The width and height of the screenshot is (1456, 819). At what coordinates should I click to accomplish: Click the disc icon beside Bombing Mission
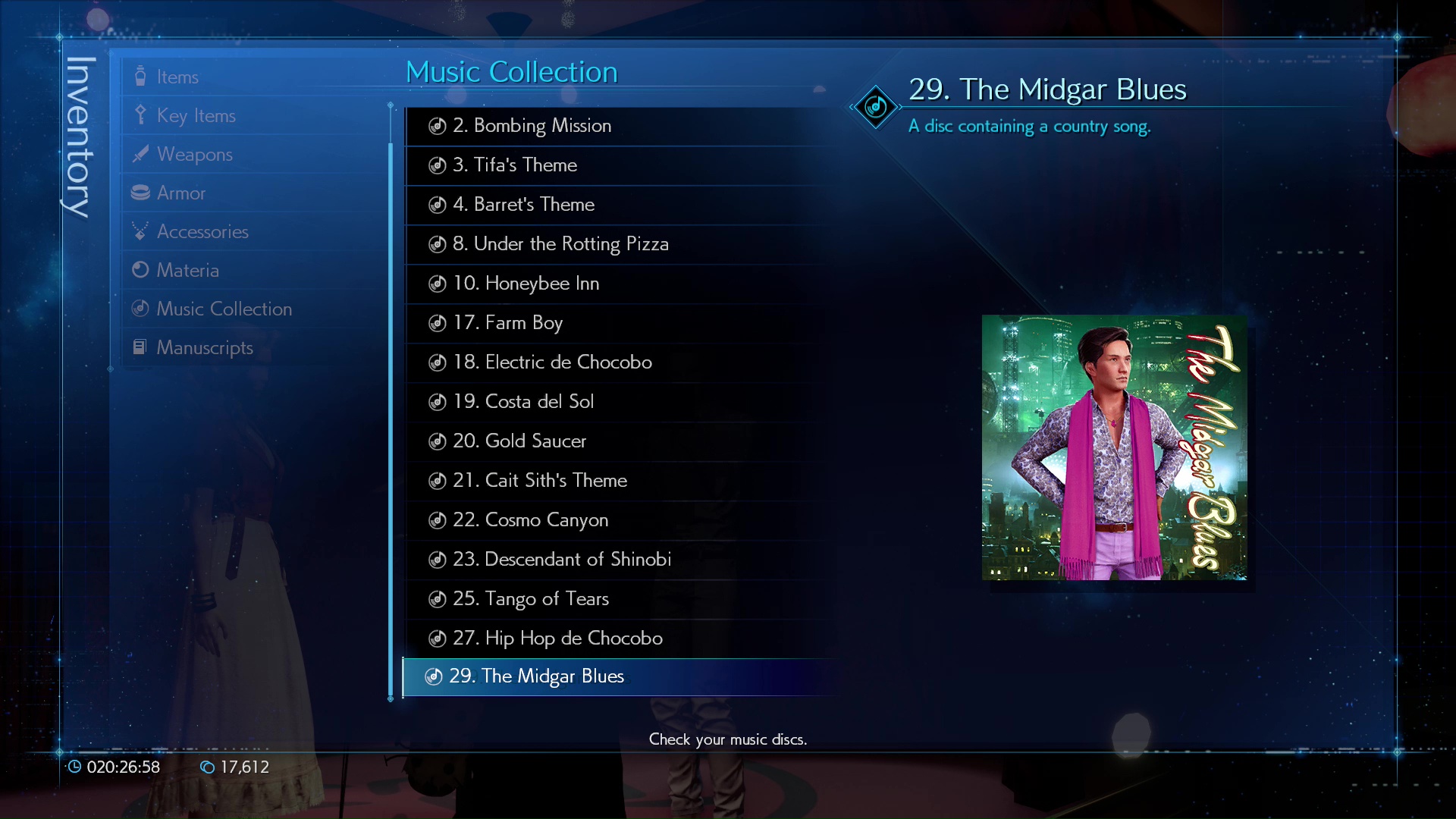(437, 126)
